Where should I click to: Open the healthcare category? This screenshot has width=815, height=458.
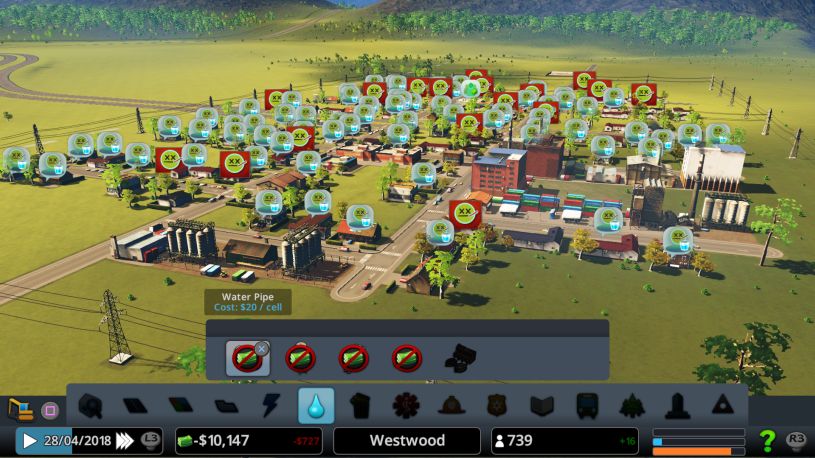coord(405,406)
